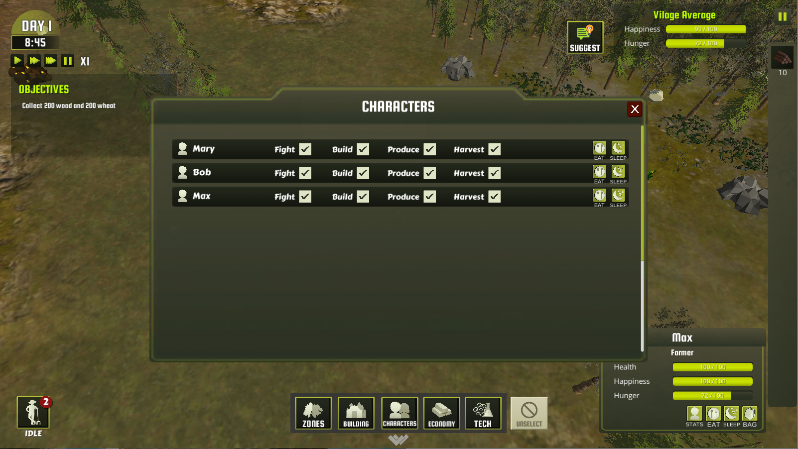Set fastest triple-arrow game speed
Viewport: 798px width, 449px height.
coord(51,61)
